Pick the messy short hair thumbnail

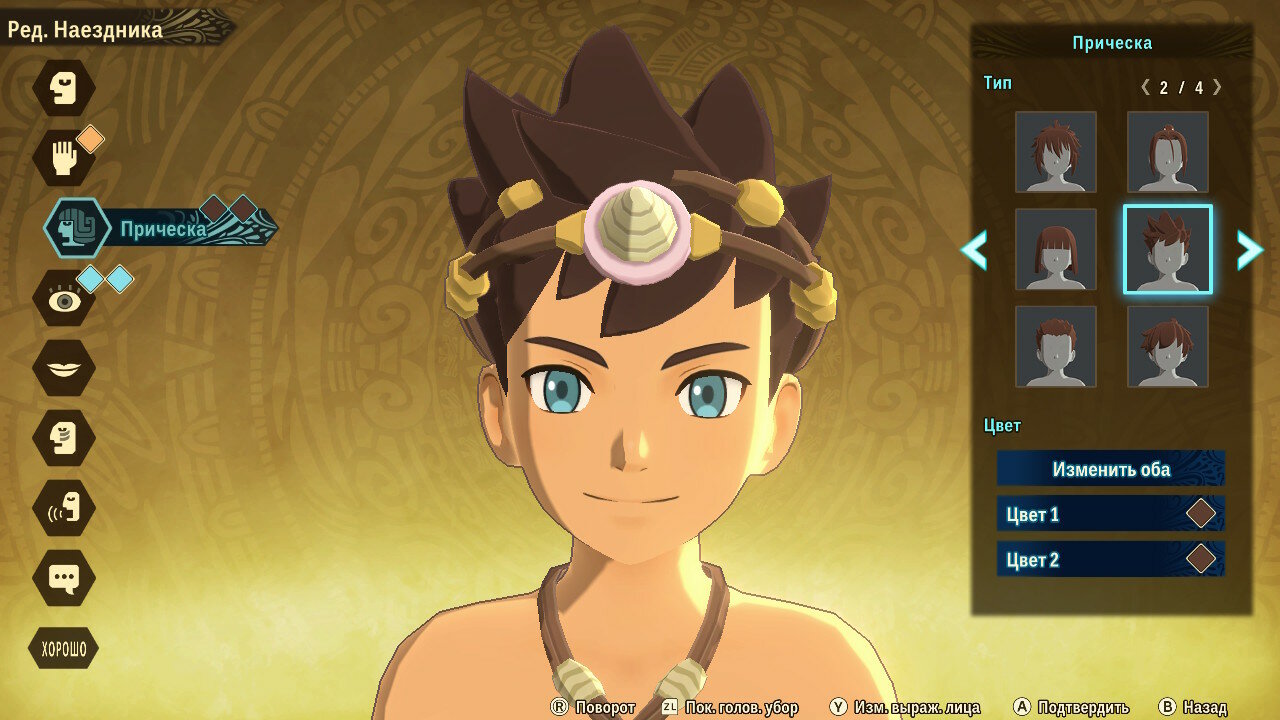pyautogui.click(x=1056, y=152)
